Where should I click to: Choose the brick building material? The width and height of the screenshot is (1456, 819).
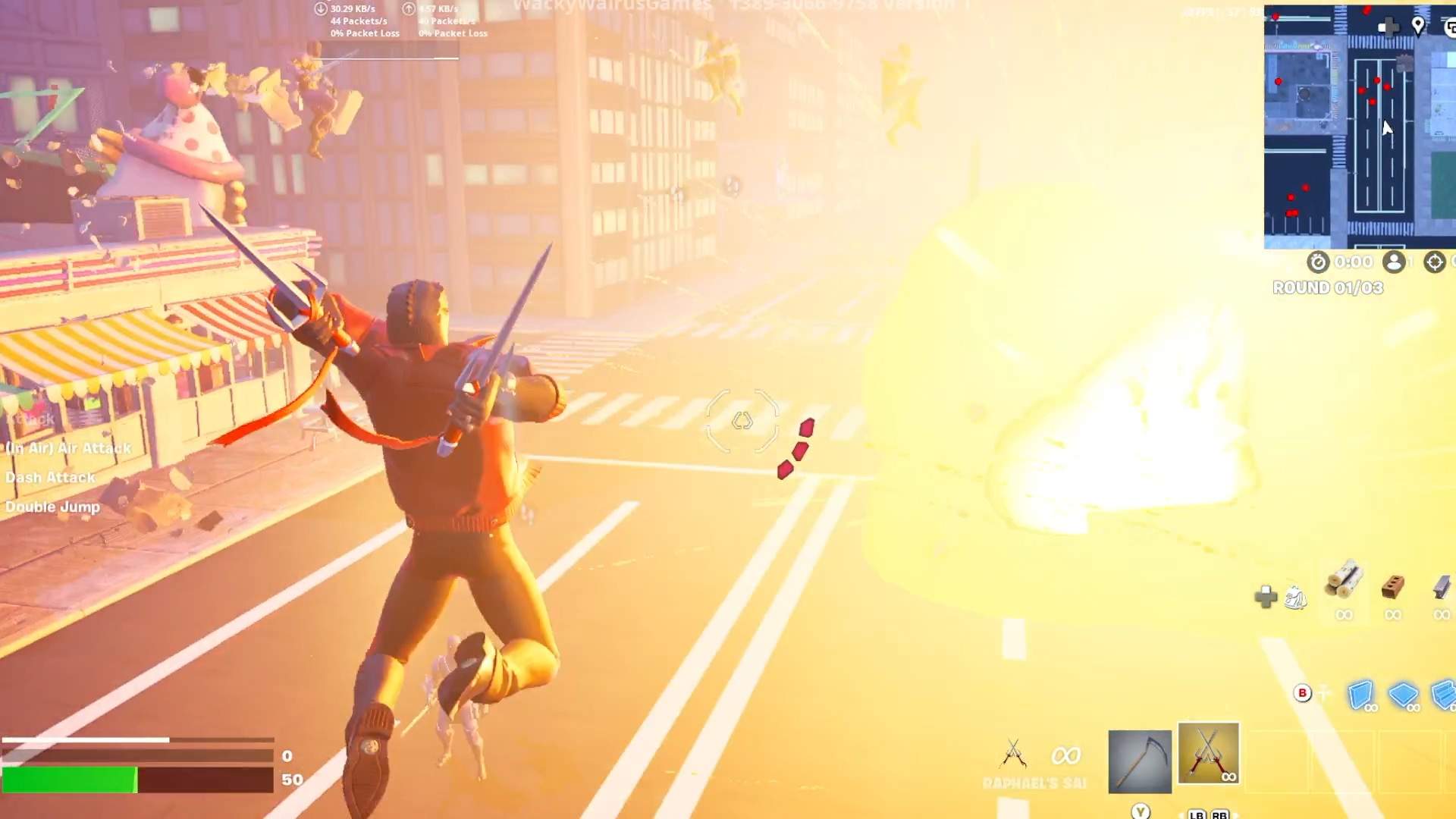(x=1393, y=585)
